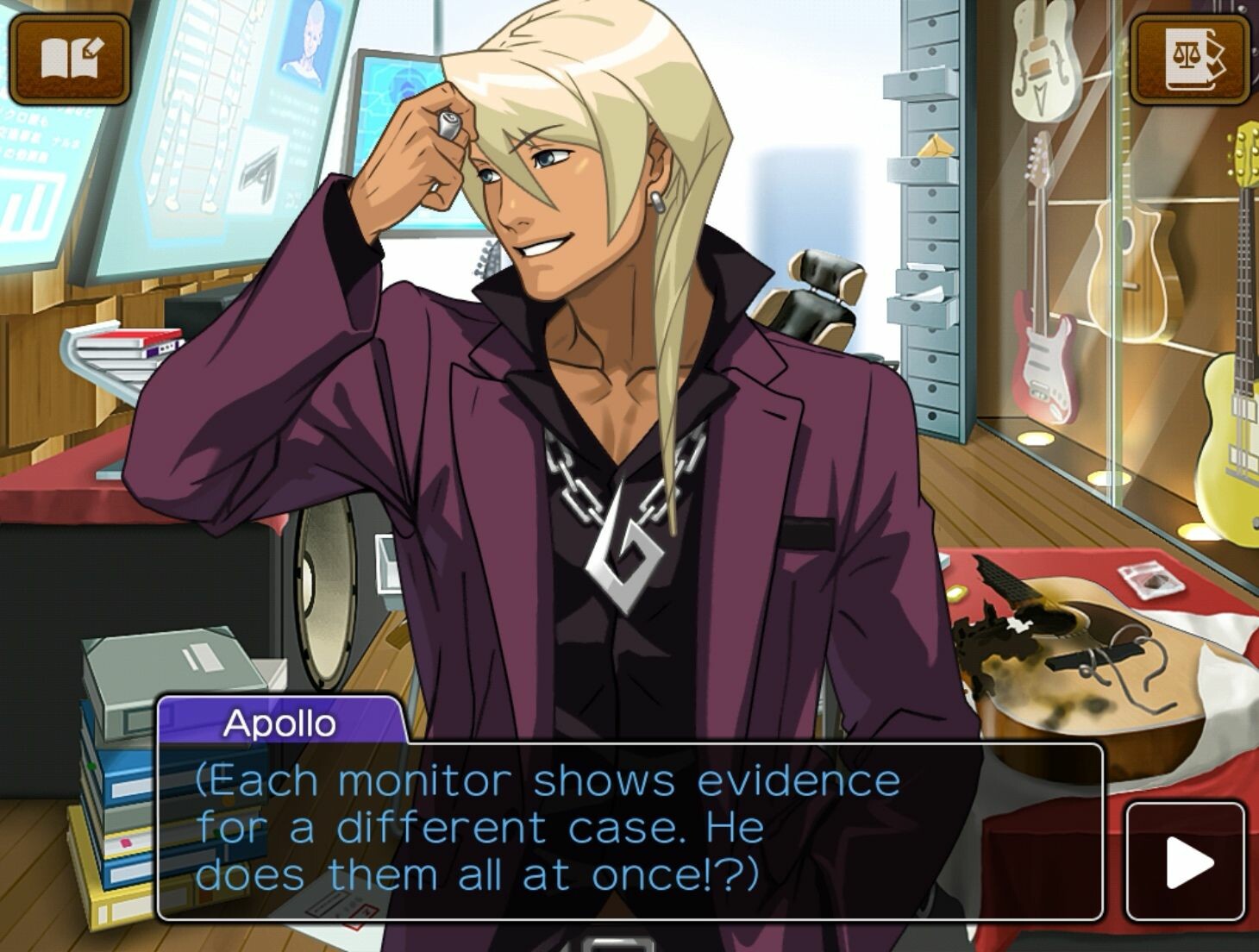The height and width of the screenshot is (952, 1259).
Task: Open the book-and-pencil log button
Action: coord(70,59)
